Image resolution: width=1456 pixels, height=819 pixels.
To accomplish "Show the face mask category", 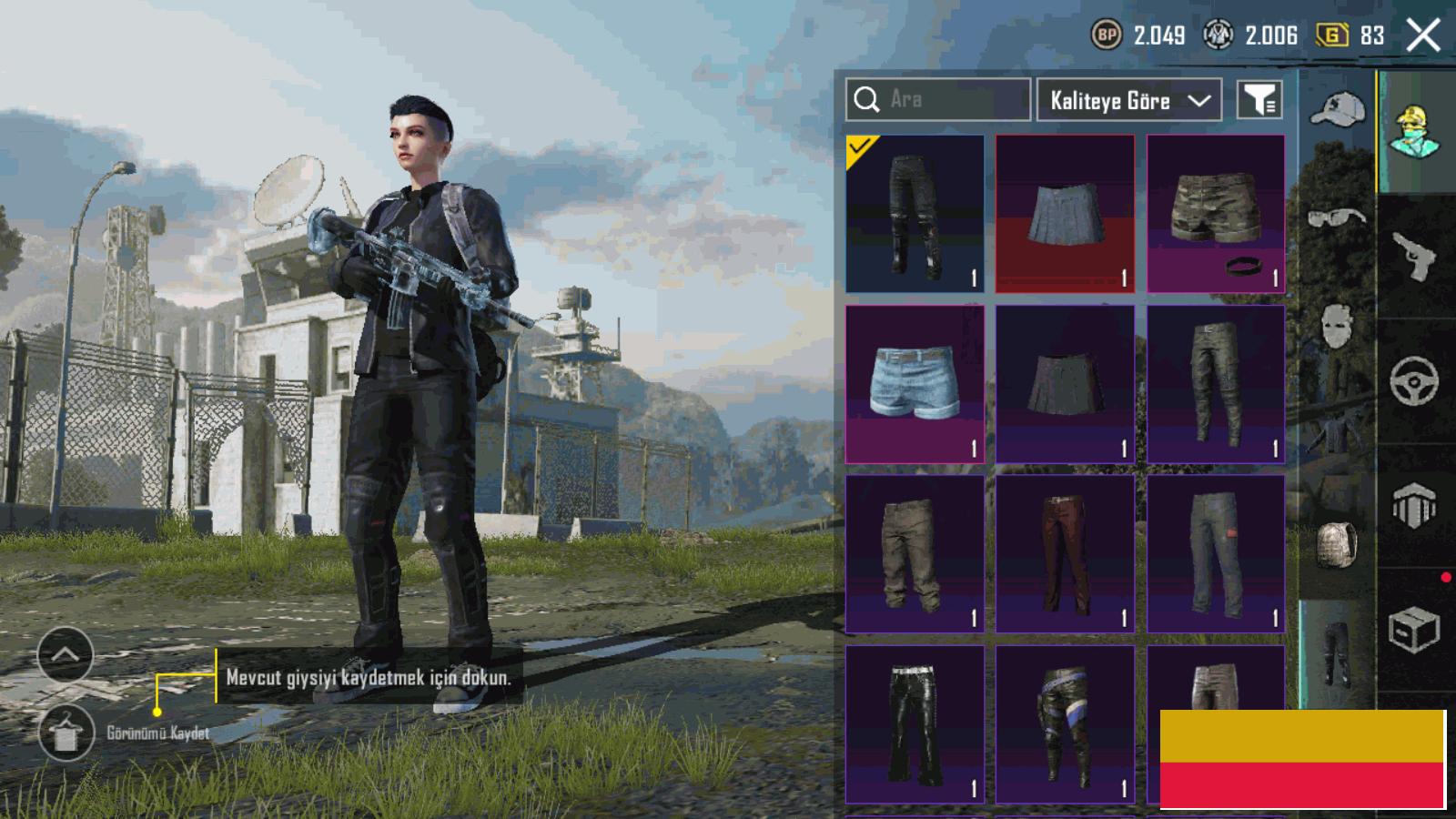I will pyautogui.click(x=1337, y=325).
